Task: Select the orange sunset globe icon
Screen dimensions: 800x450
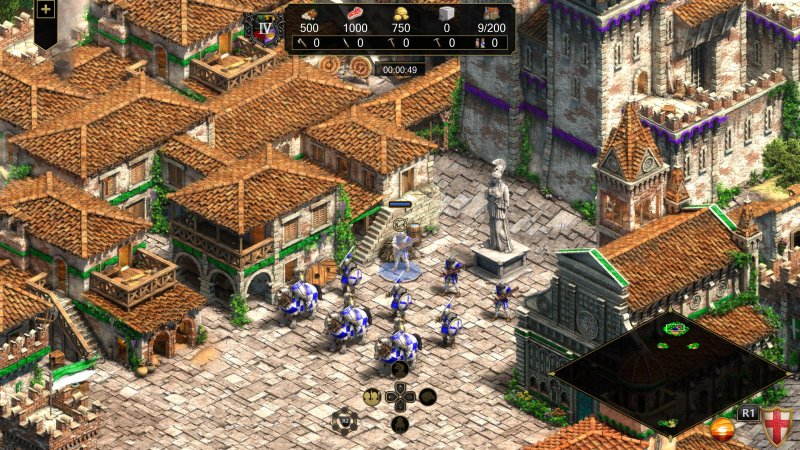Action: click(x=721, y=429)
